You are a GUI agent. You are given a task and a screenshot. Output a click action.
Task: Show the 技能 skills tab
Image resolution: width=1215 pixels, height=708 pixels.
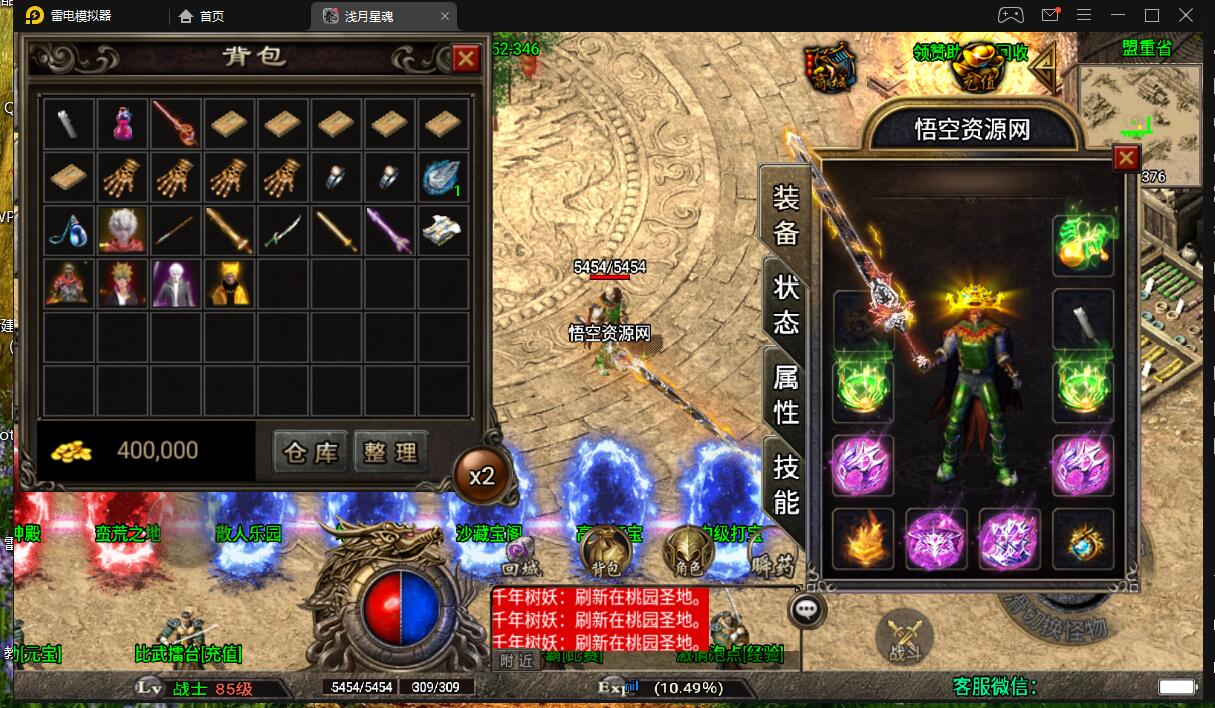[787, 484]
